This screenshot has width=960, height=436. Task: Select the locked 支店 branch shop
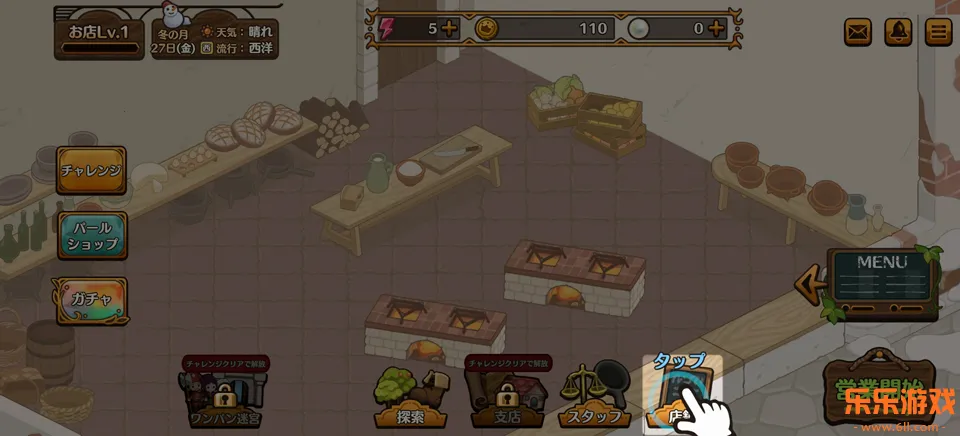click(x=507, y=396)
